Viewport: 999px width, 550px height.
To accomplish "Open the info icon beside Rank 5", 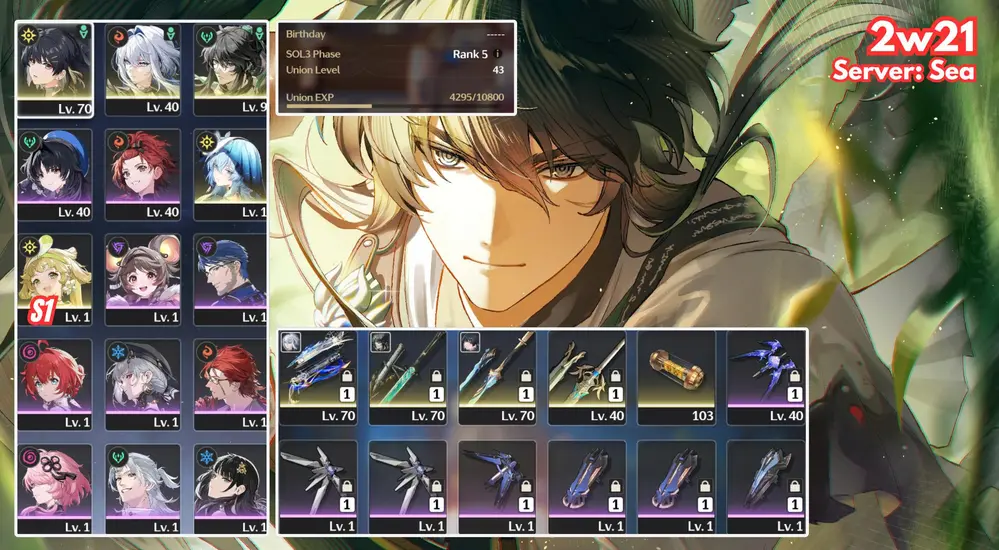I will click(497, 54).
